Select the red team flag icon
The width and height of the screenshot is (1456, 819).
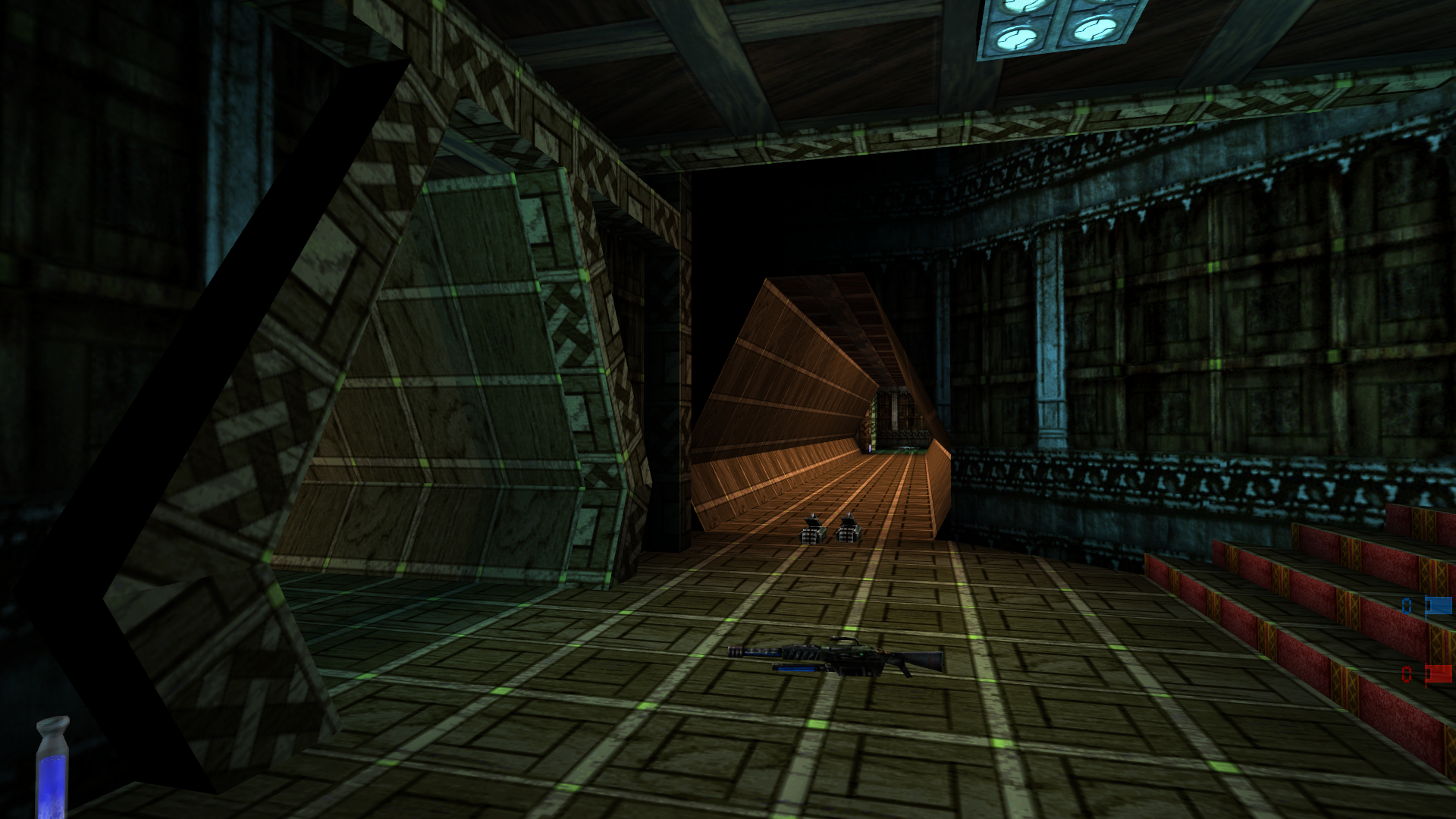[x=1439, y=673]
